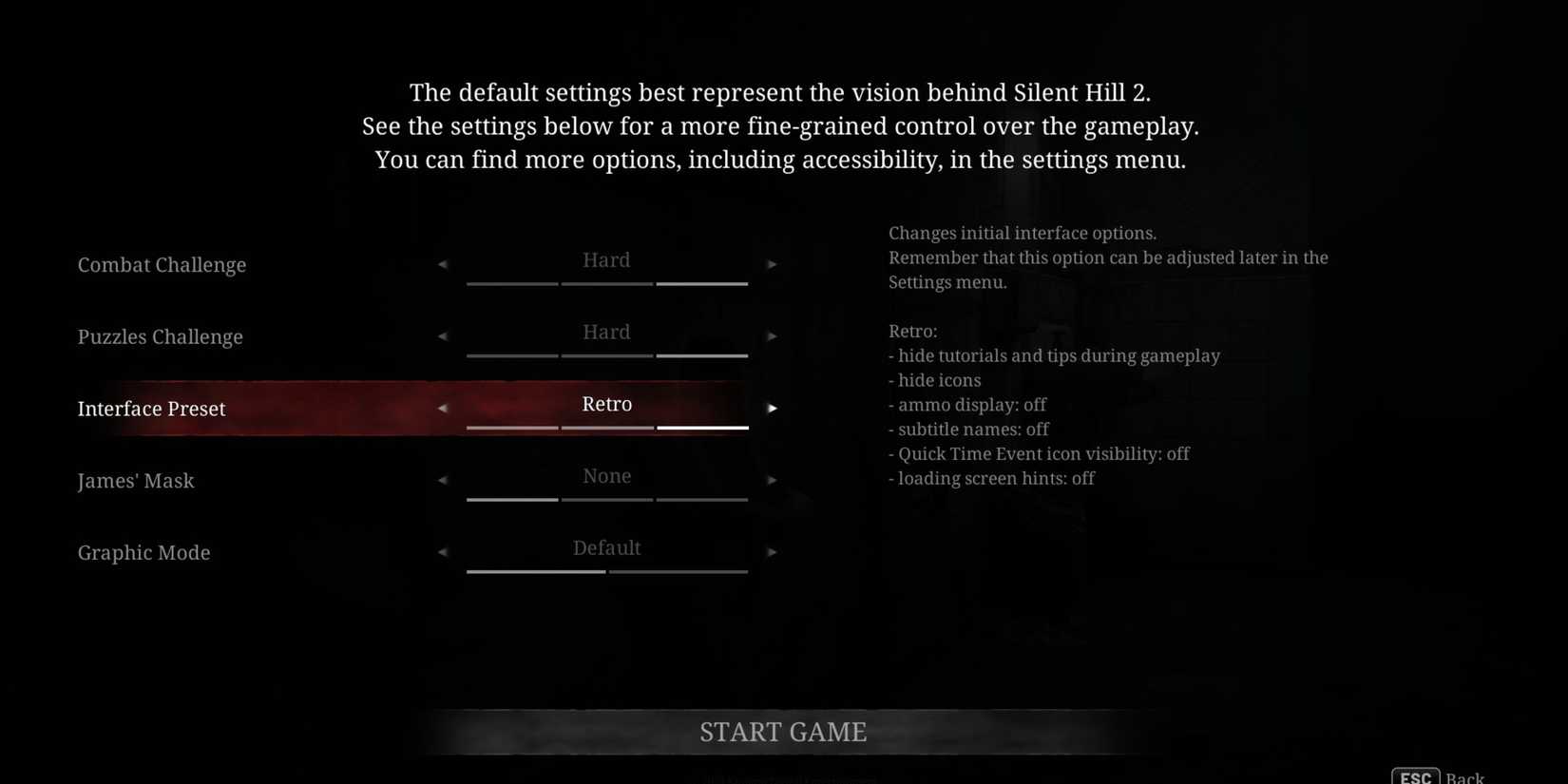Select the Graphic Mode setting row
Screen dimensions: 1568x784
pos(143,552)
